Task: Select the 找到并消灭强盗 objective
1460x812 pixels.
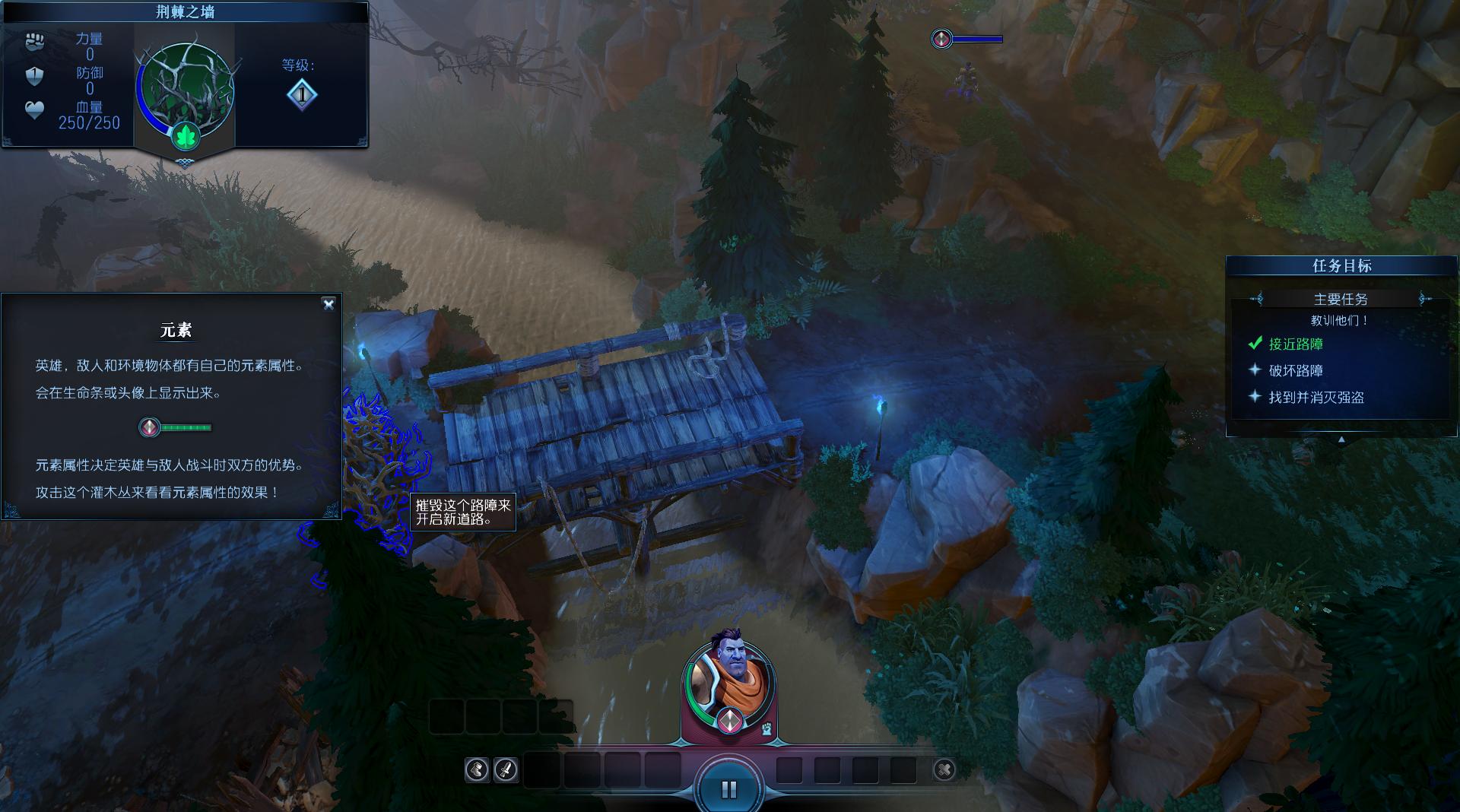Action: (x=1316, y=398)
